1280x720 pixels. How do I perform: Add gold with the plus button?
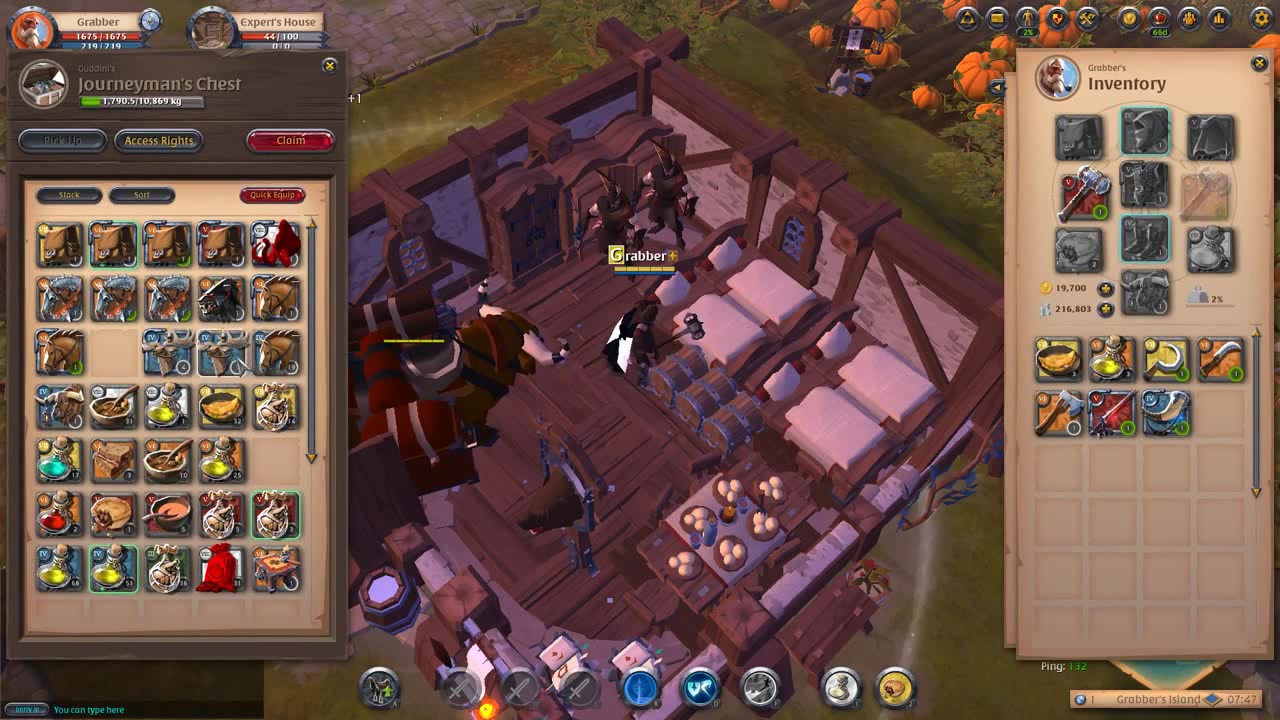coord(1105,289)
